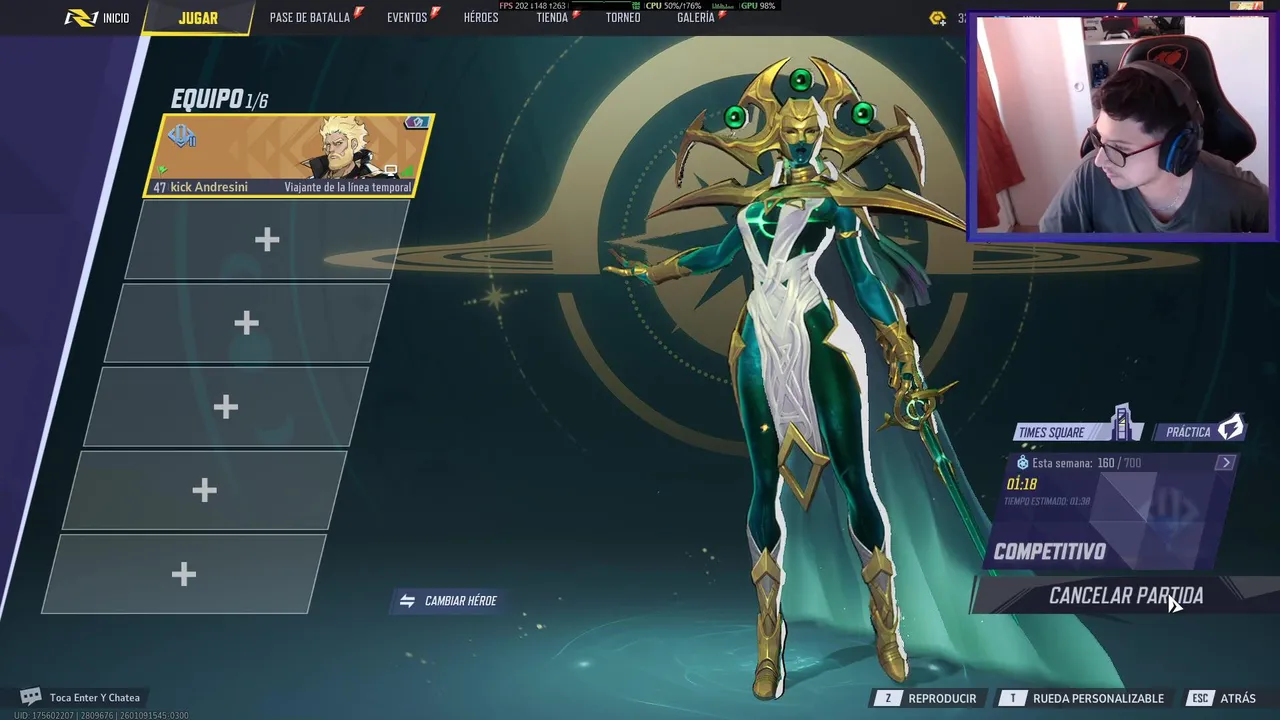Expand the weekly progress arrow

tap(1226, 463)
